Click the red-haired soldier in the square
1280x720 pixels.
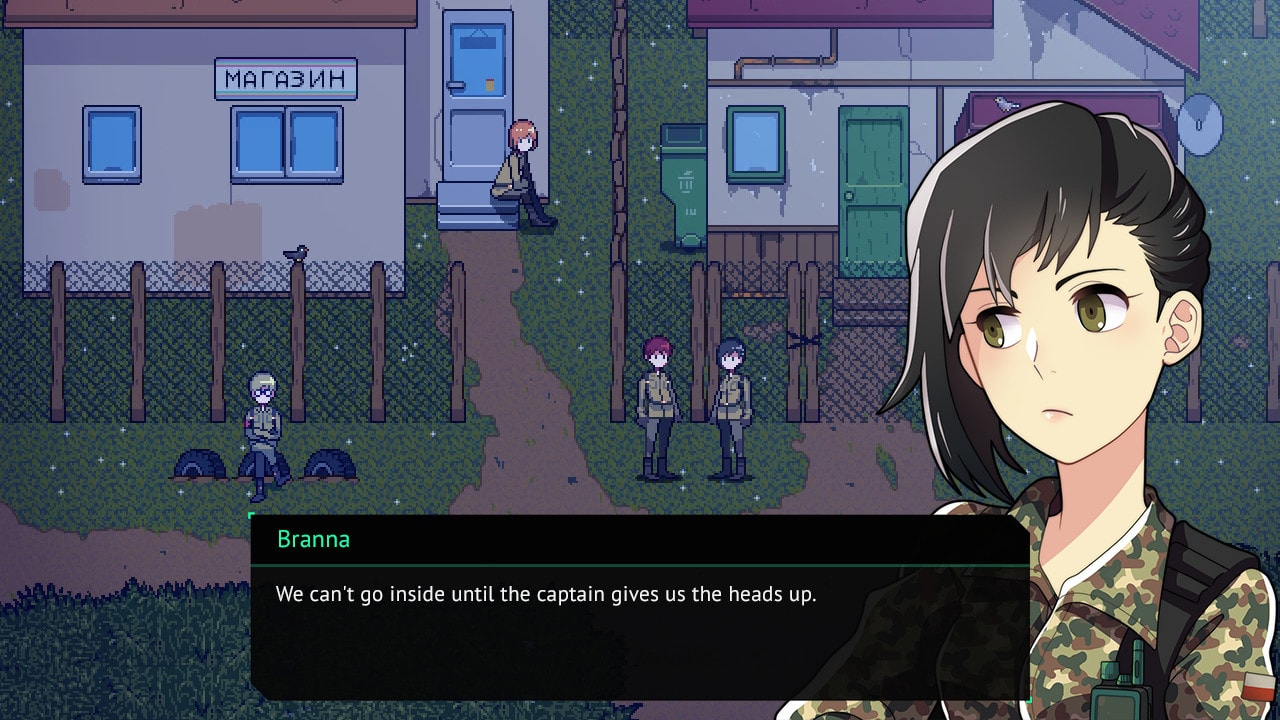tap(655, 400)
